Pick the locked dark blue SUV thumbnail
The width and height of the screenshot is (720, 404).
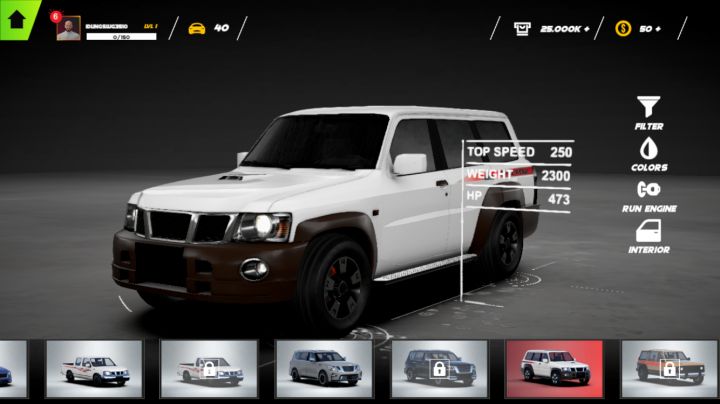(439, 369)
